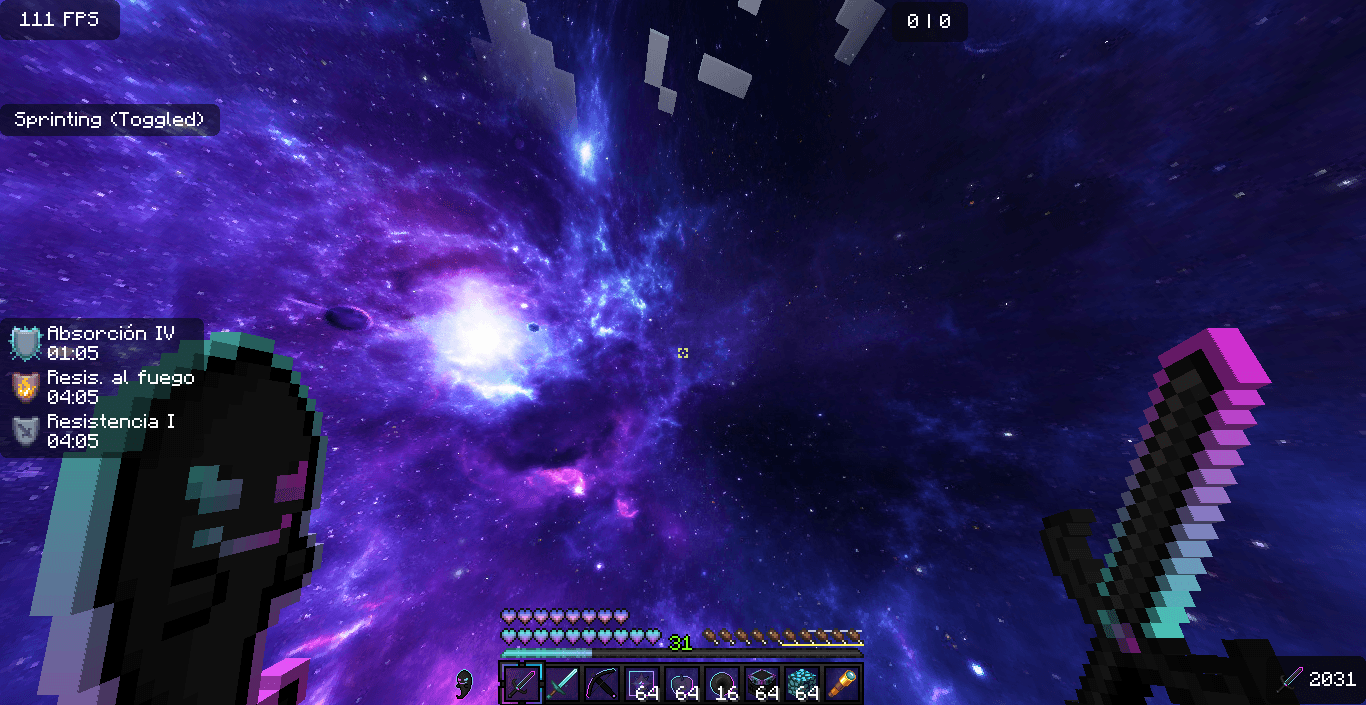
Task: Select the cyan textured block stack
Action: click(x=802, y=684)
